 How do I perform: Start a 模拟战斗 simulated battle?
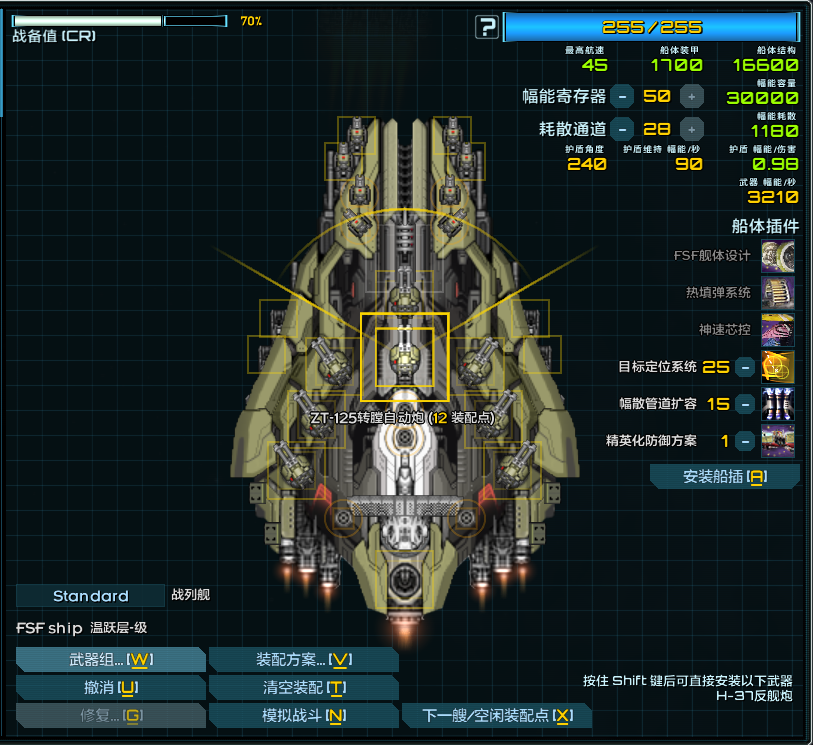tap(304, 716)
